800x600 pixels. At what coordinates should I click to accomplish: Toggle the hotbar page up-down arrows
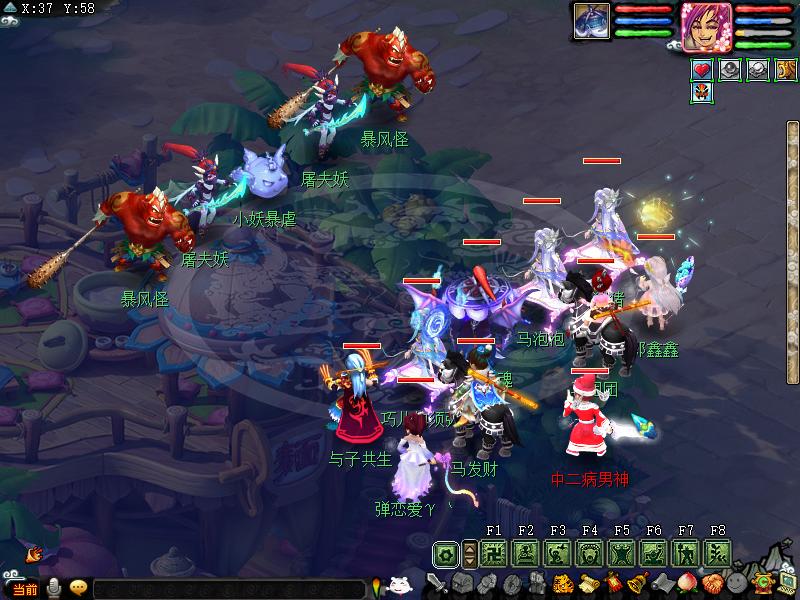pyautogui.click(x=469, y=553)
